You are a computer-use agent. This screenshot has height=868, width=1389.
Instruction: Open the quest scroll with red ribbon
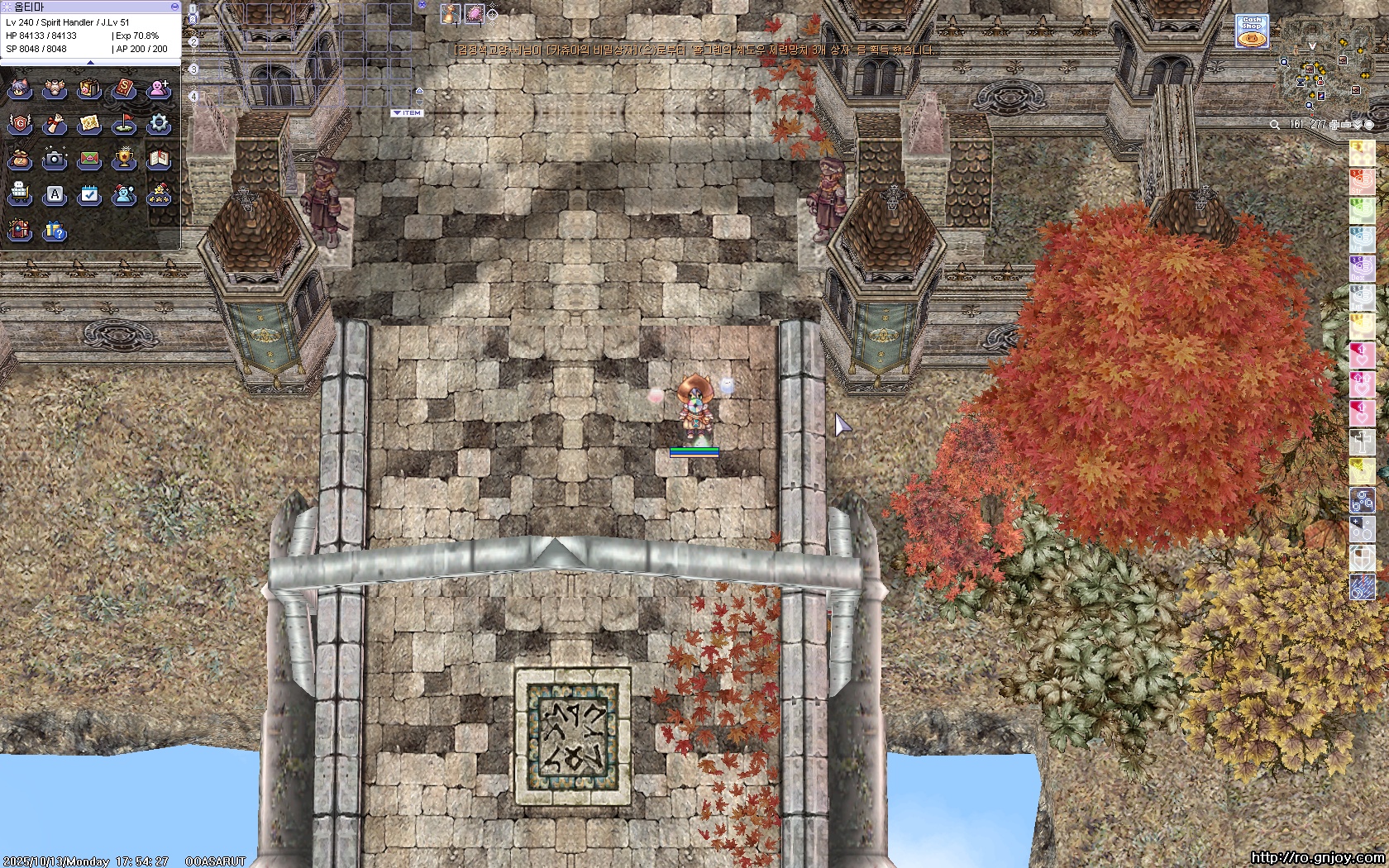55,124
